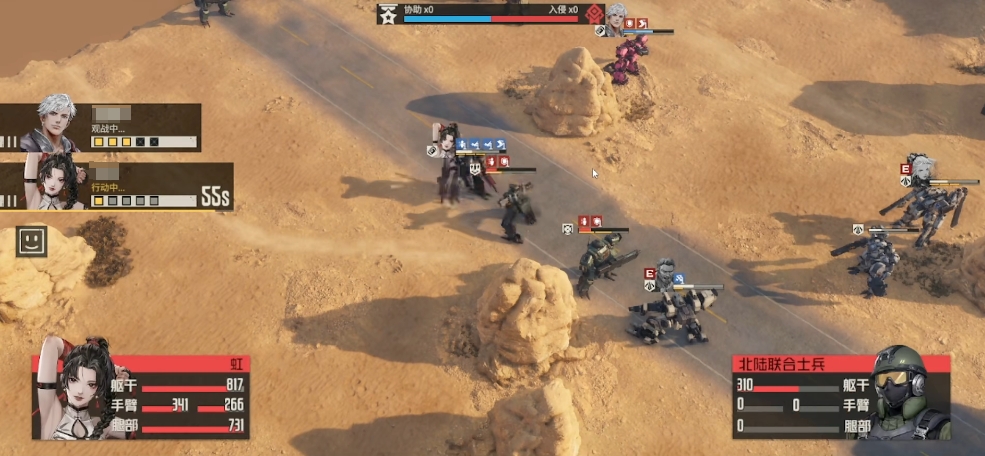This screenshot has height=456, width=985.
Task: Click the 虹 pilot portrait
Action: tap(74, 391)
